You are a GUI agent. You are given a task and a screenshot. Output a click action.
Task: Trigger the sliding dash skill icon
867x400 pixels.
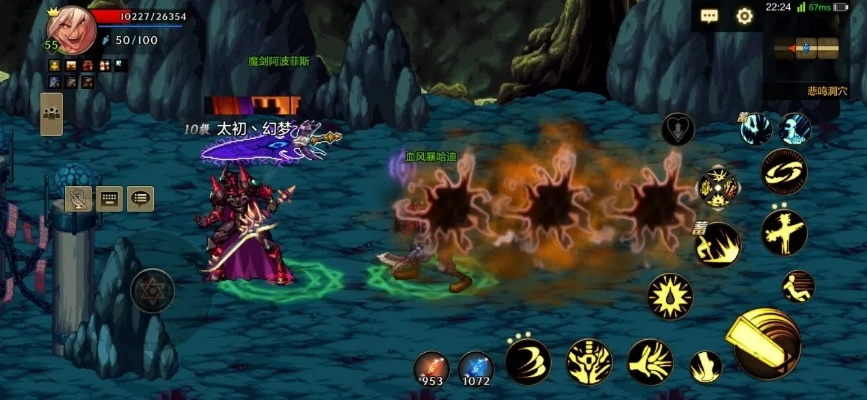(798, 287)
